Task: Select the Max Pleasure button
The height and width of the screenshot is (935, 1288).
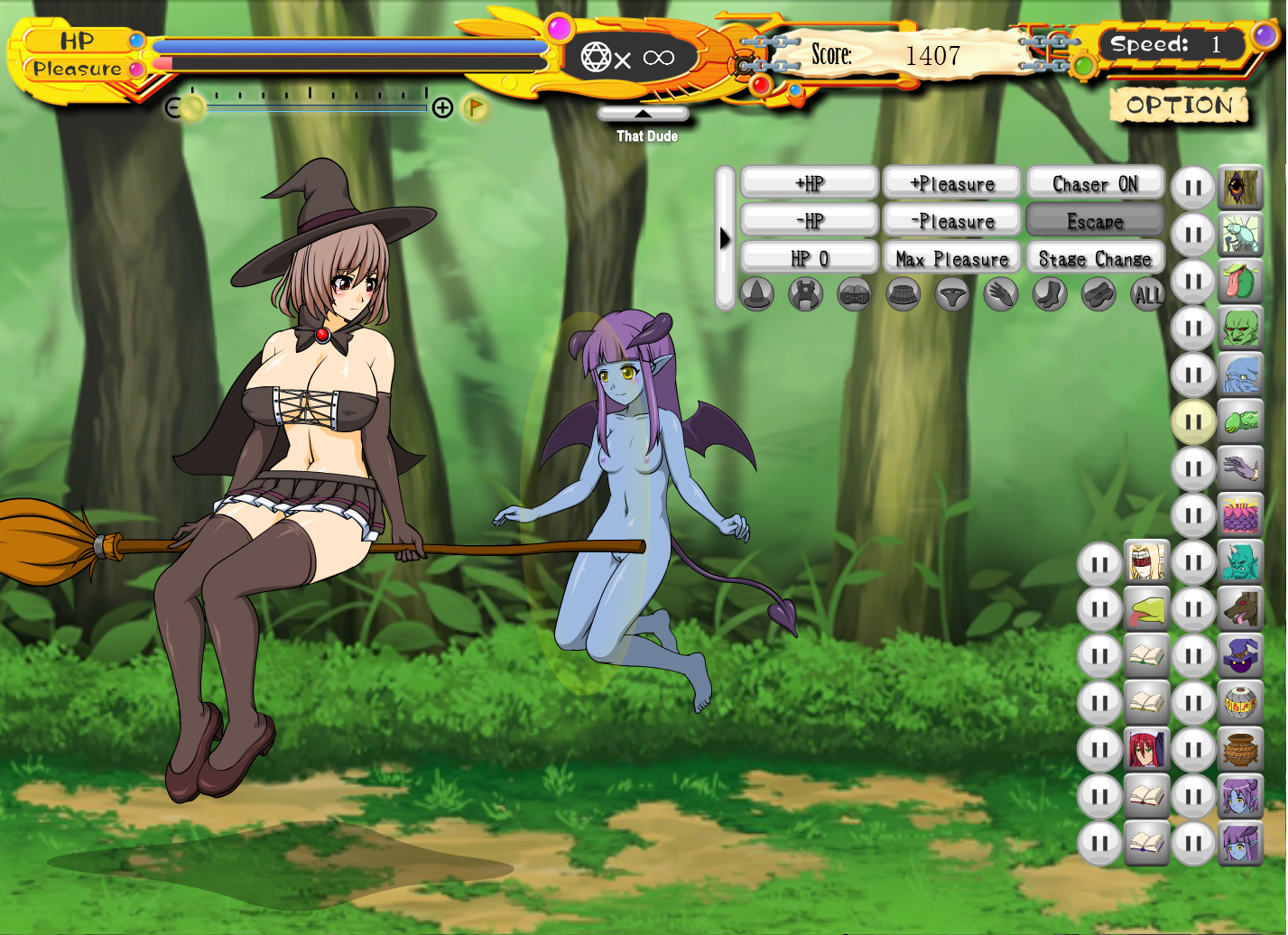Action: (x=952, y=259)
